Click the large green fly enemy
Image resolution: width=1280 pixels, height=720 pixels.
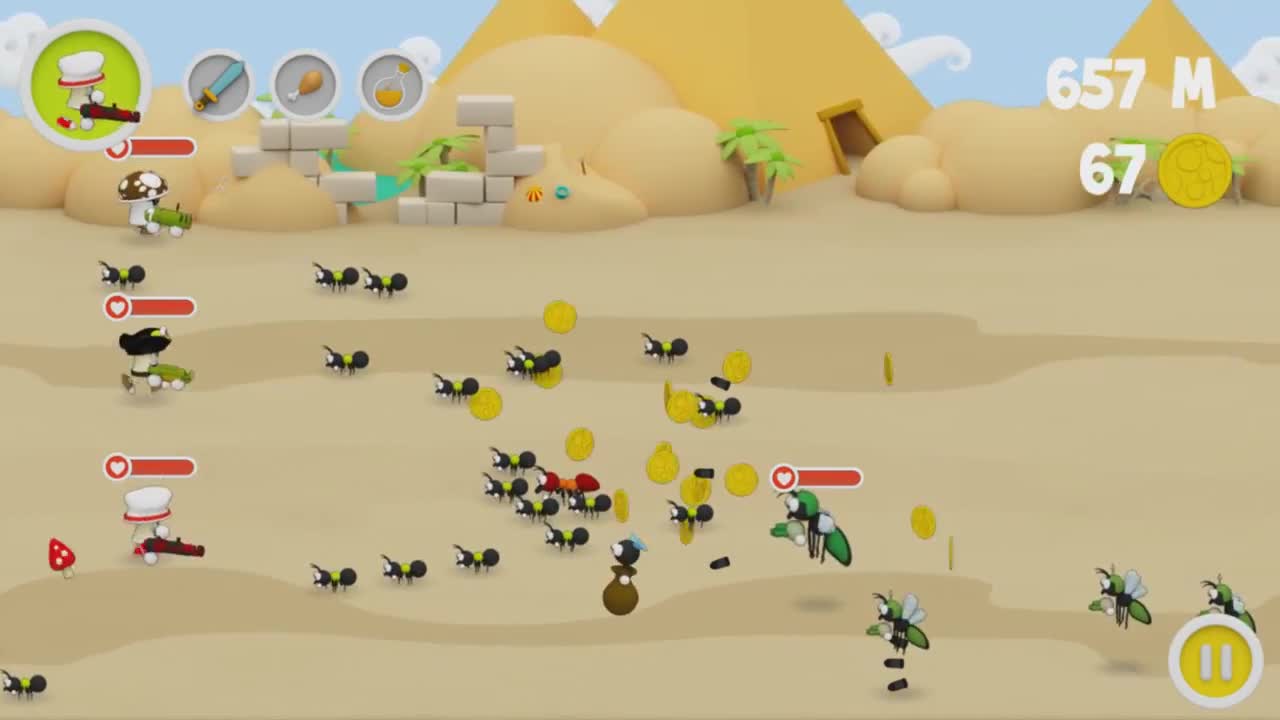810,520
